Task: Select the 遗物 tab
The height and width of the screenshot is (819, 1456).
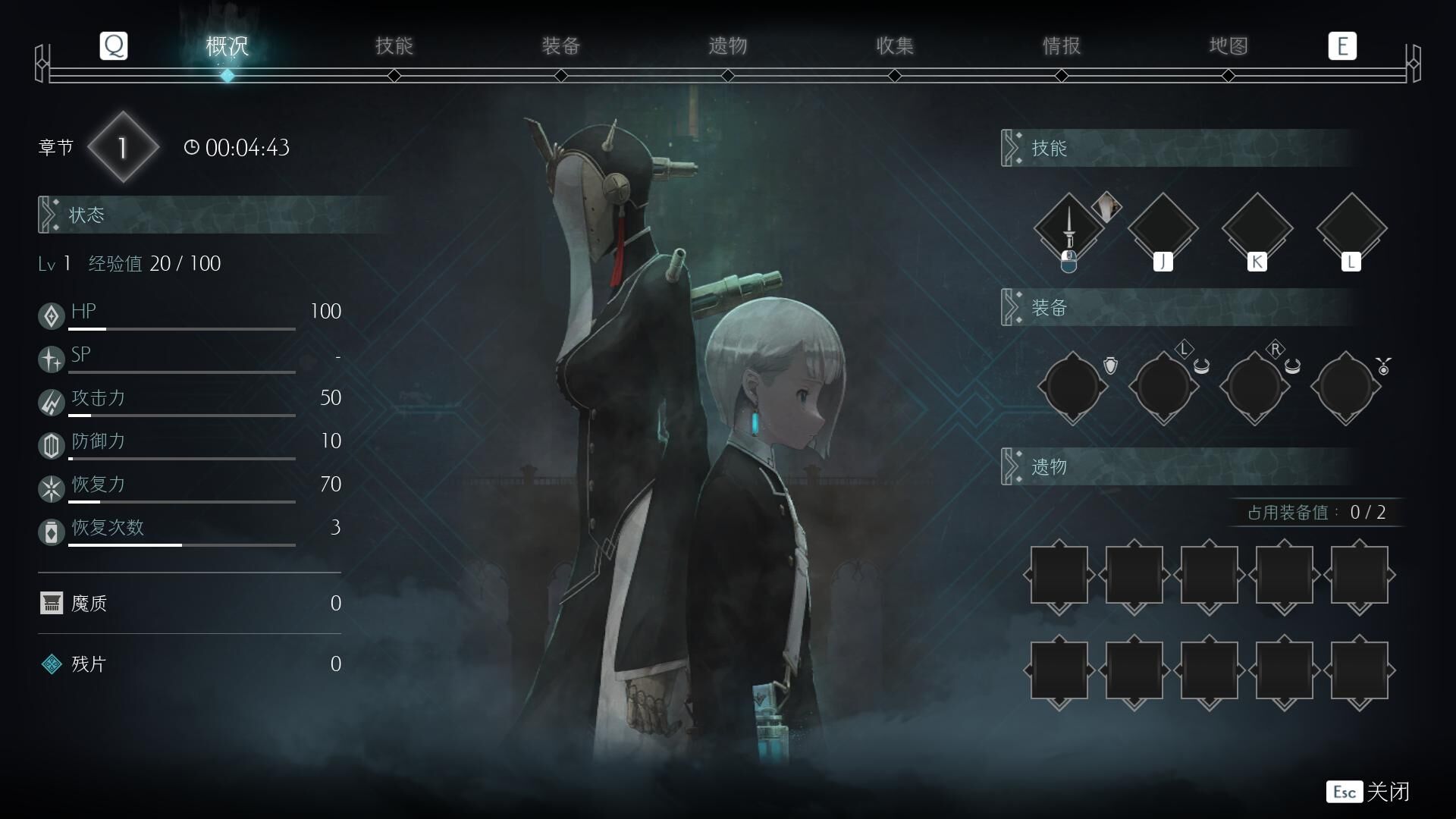Action: point(728,46)
